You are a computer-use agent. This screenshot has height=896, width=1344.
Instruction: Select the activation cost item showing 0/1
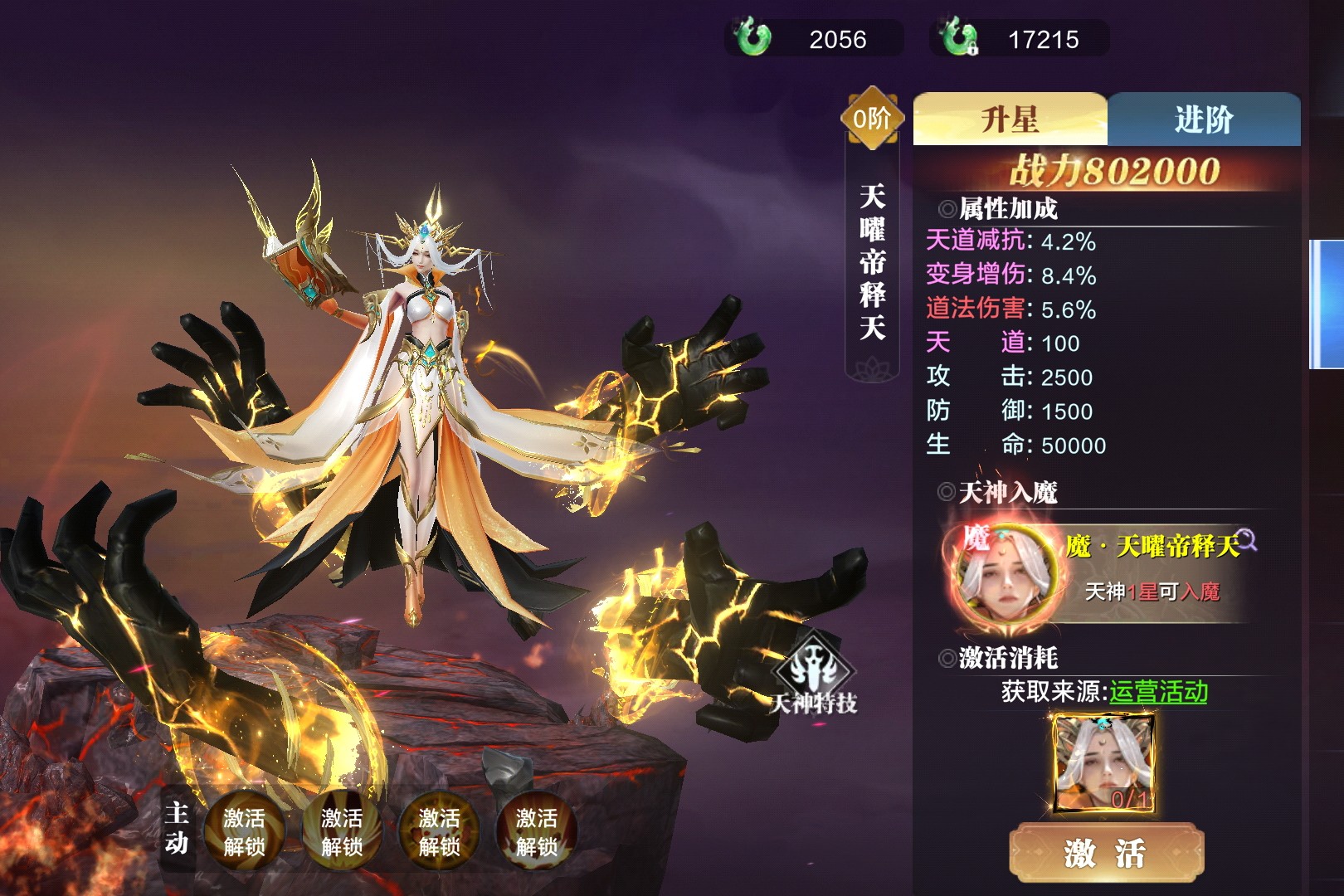1103,763
